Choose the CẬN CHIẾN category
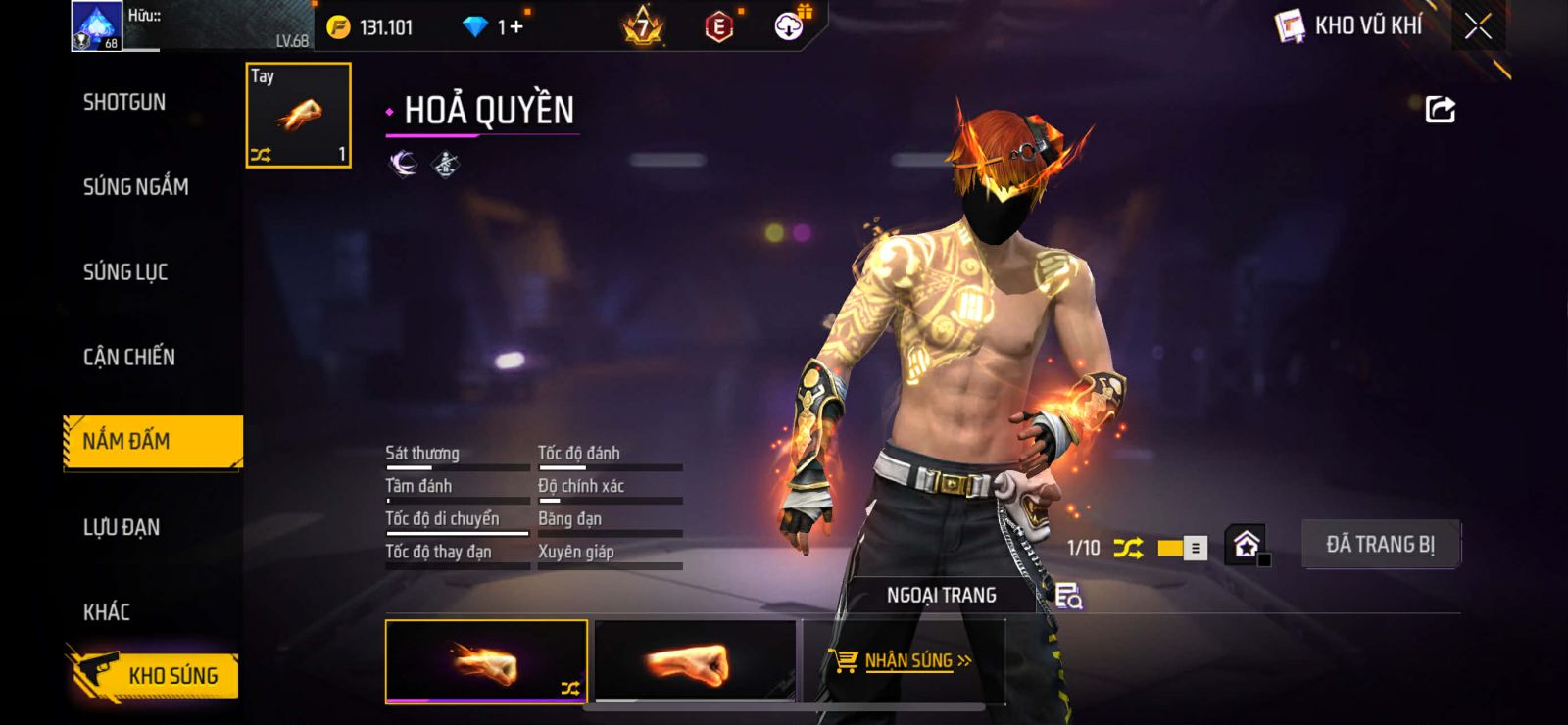1568x725 pixels. [x=129, y=357]
